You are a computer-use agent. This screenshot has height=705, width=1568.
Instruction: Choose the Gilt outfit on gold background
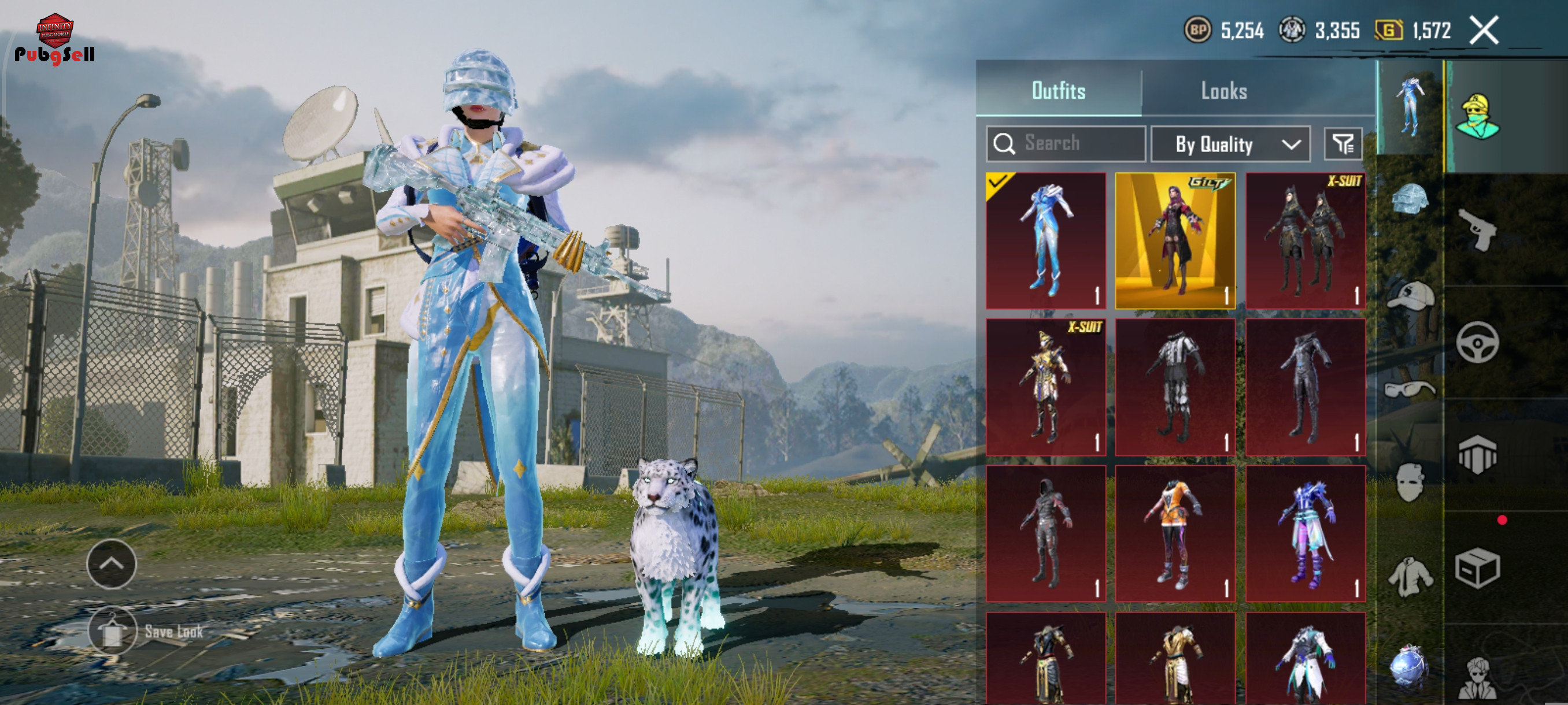(1175, 241)
